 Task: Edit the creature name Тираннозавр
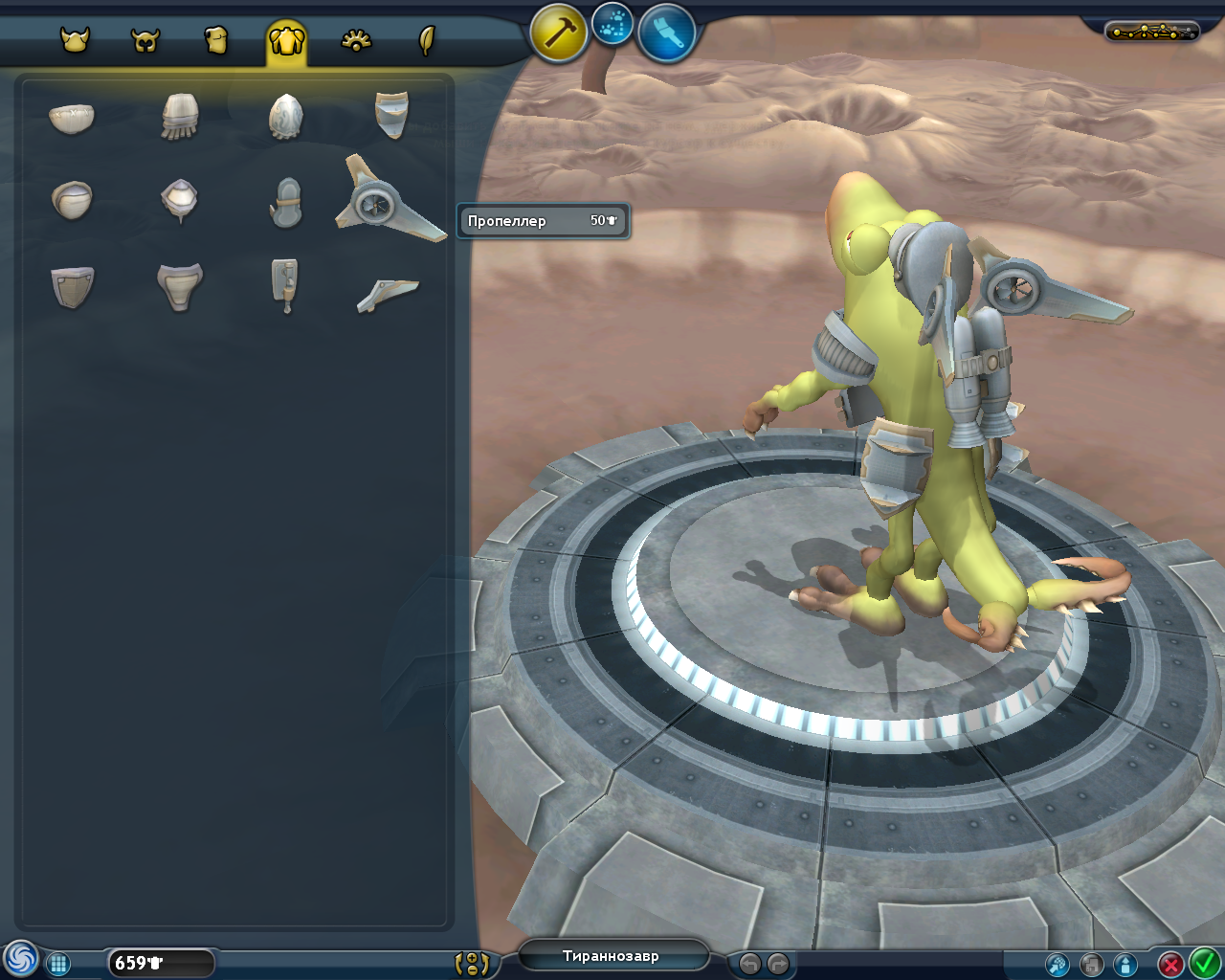point(612,956)
